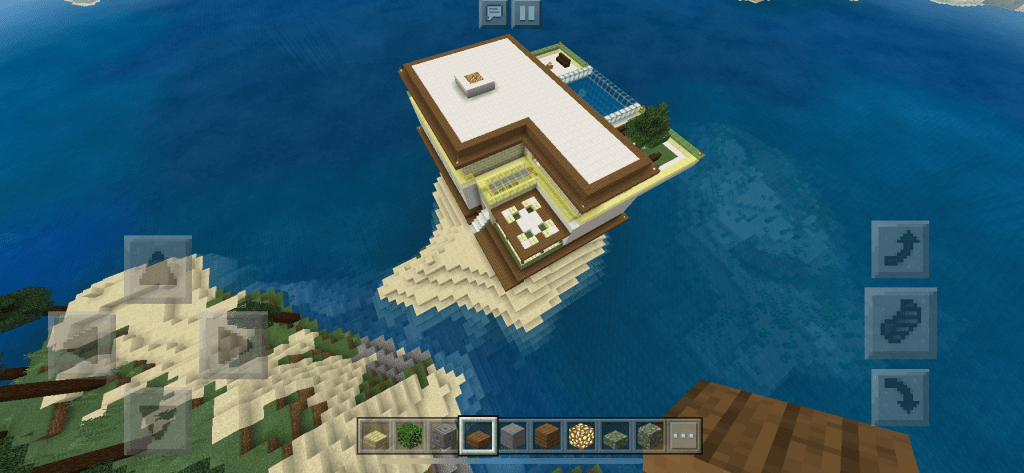
Task: Pick the full mossy cobblestone block slot
Action: 649,436
